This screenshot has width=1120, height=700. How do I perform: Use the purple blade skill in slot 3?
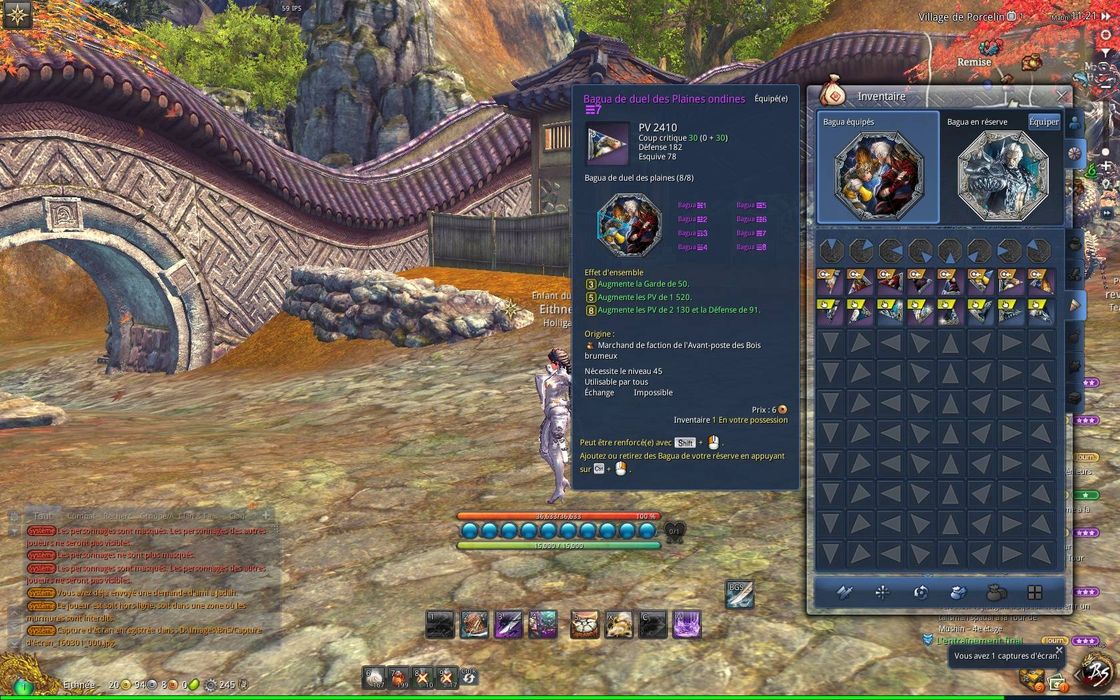[508, 625]
